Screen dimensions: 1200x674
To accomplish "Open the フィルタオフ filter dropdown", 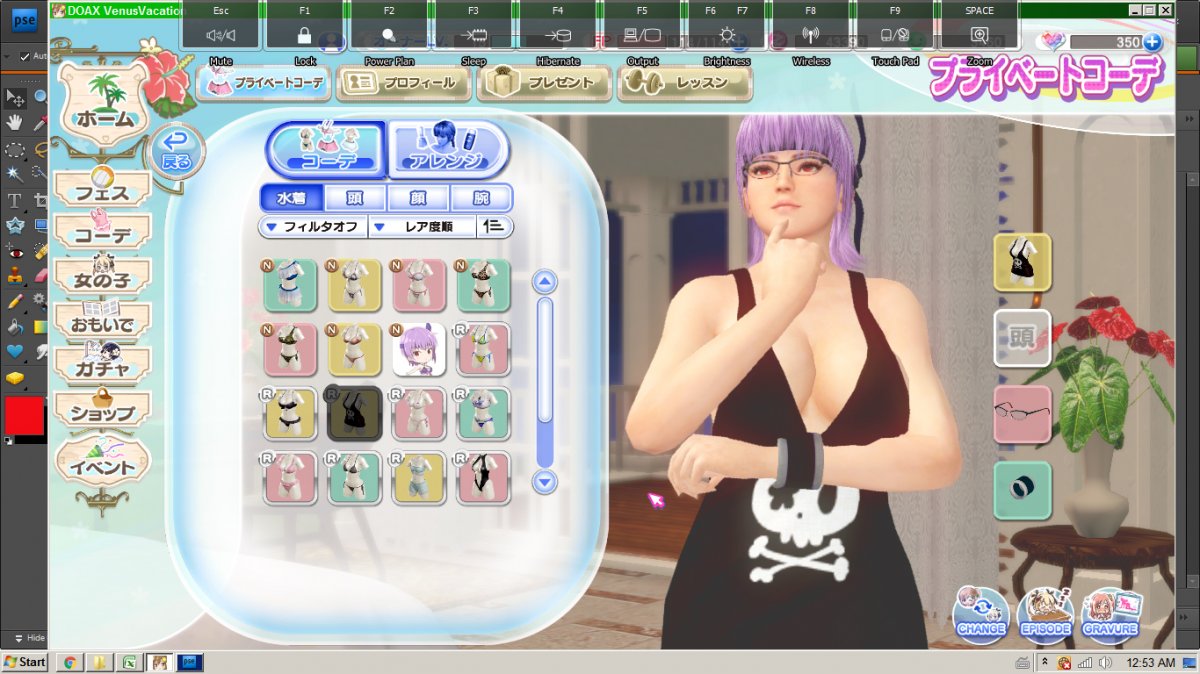I will coord(314,227).
